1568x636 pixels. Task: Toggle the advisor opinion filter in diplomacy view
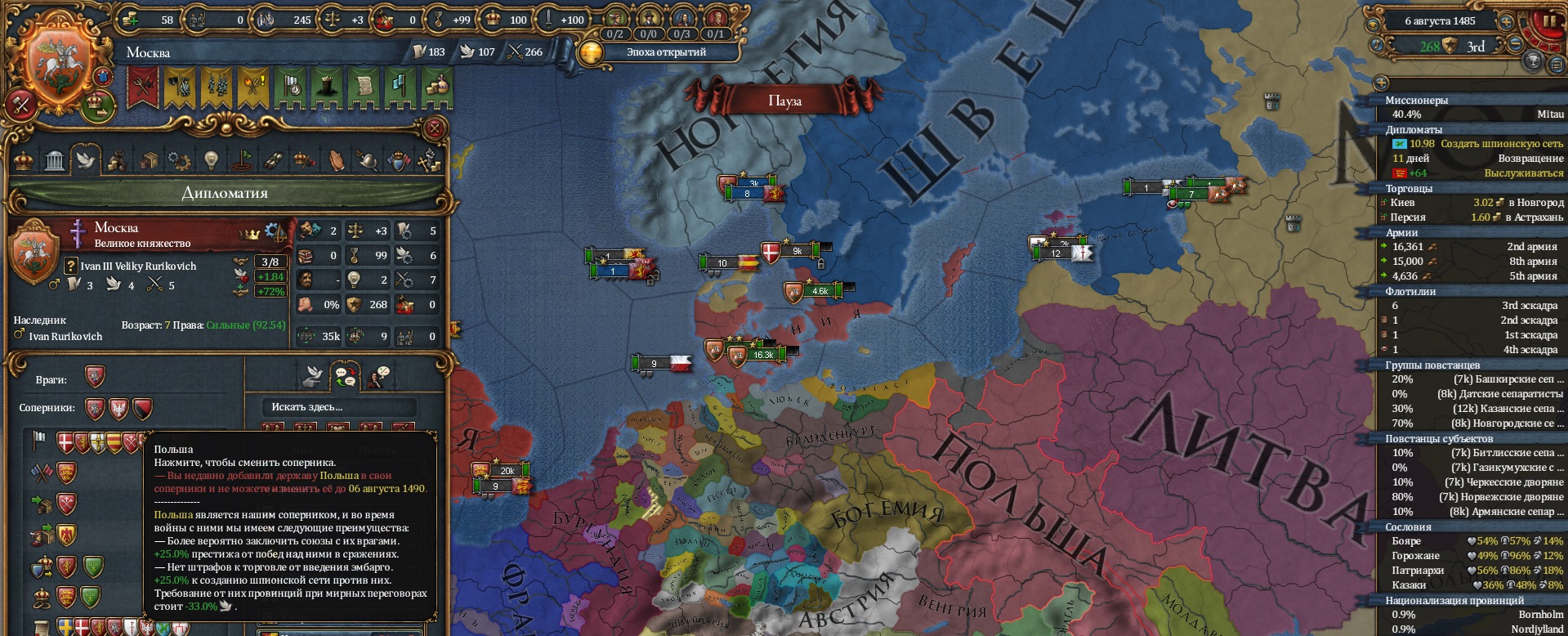[x=377, y=375]
